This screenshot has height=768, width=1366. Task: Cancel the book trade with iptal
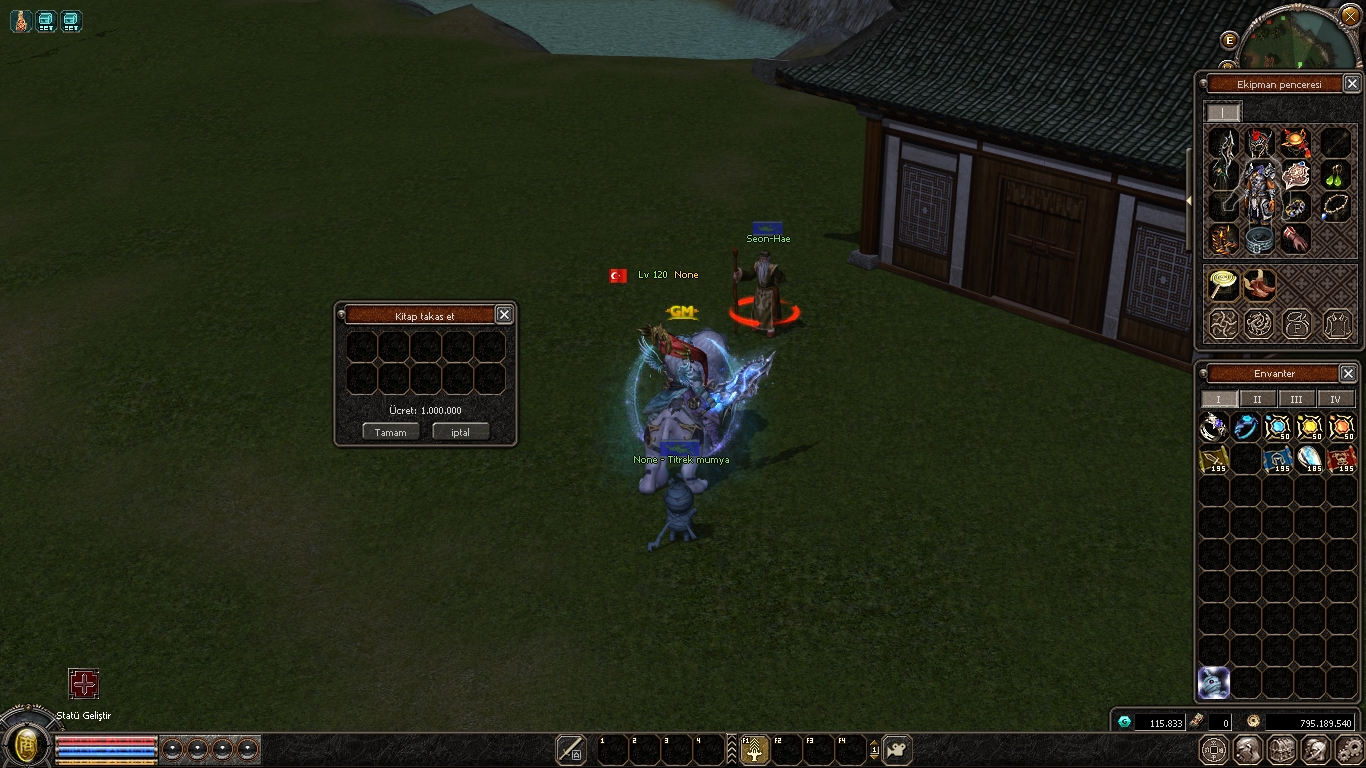click(x=460, y=432)
